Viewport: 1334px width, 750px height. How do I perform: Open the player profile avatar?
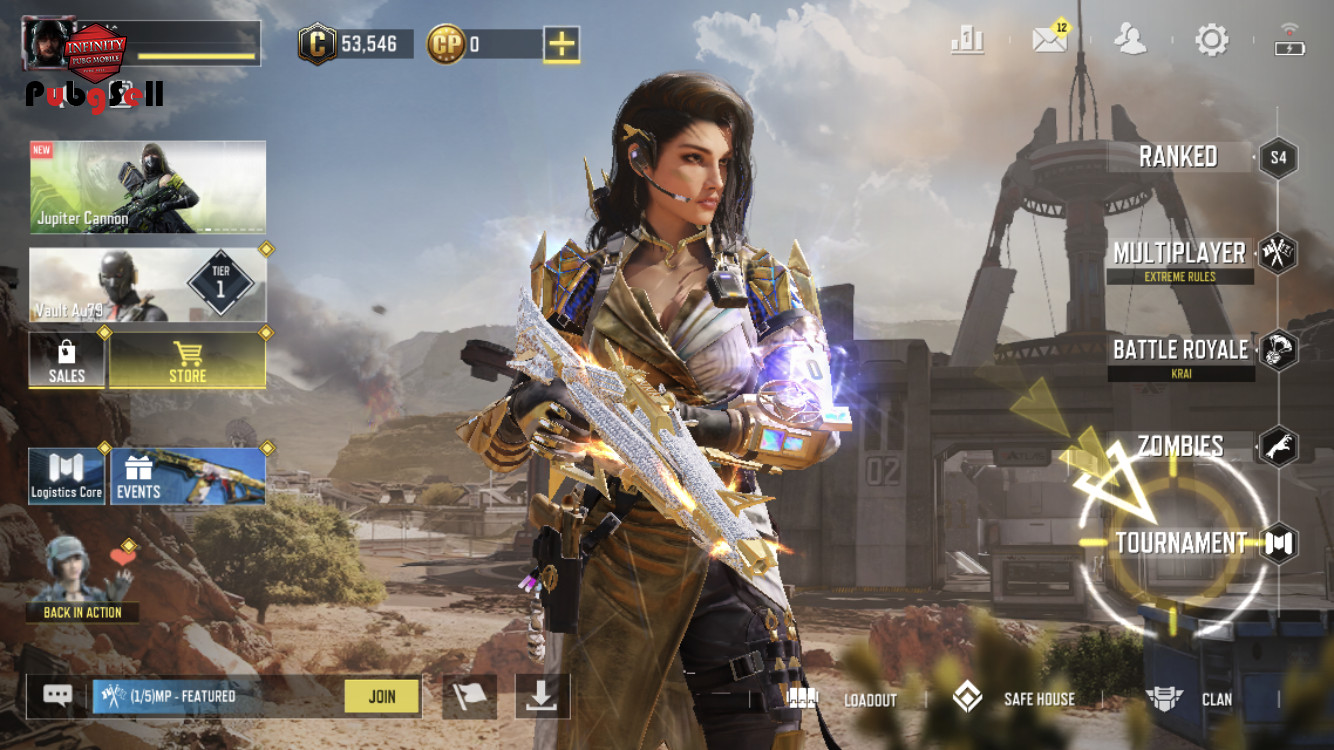click(47, 44)
